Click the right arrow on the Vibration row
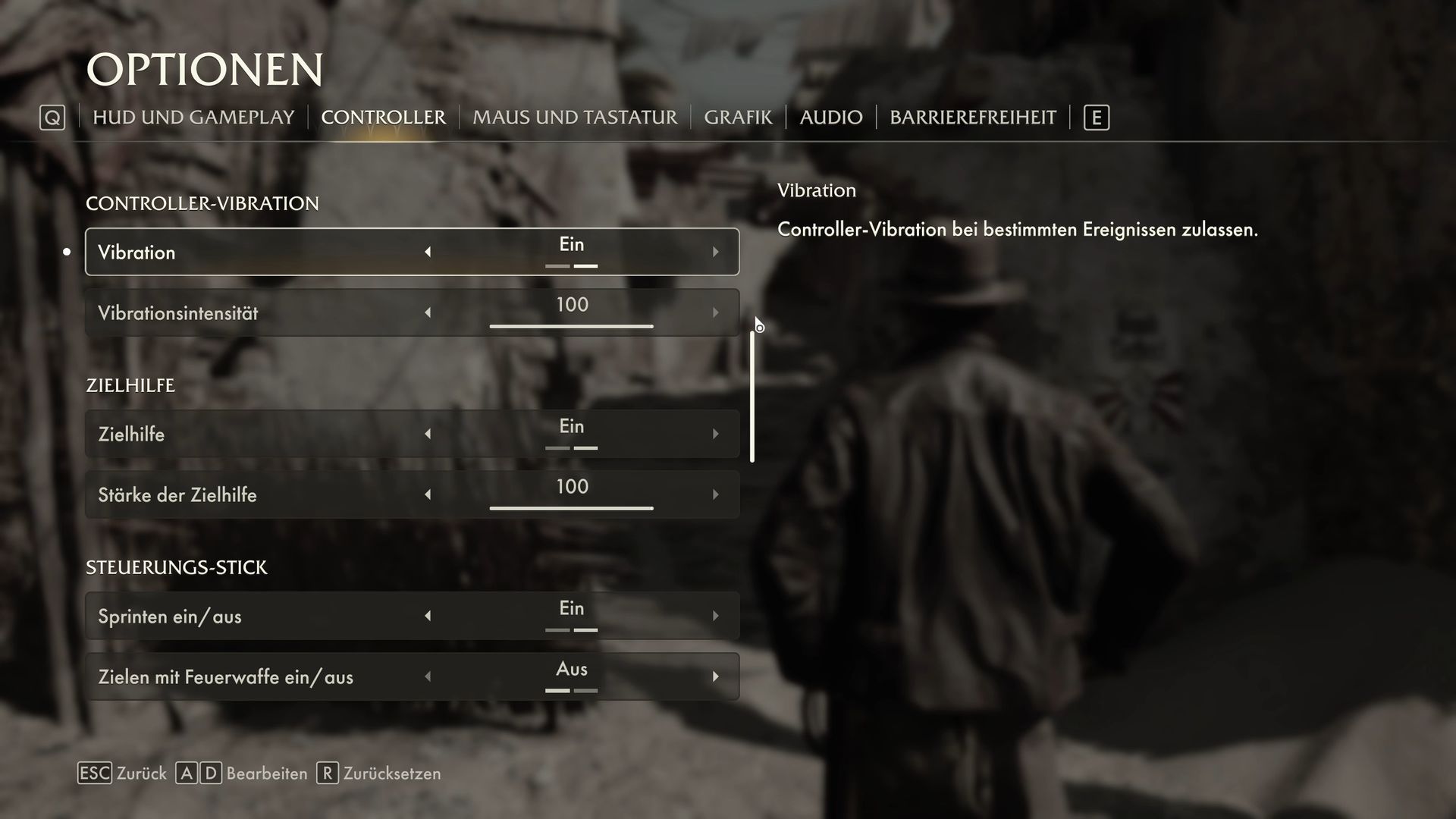The height and width of the screenshot is (819, 1456). pyautogui.click(x=715, y=252)
